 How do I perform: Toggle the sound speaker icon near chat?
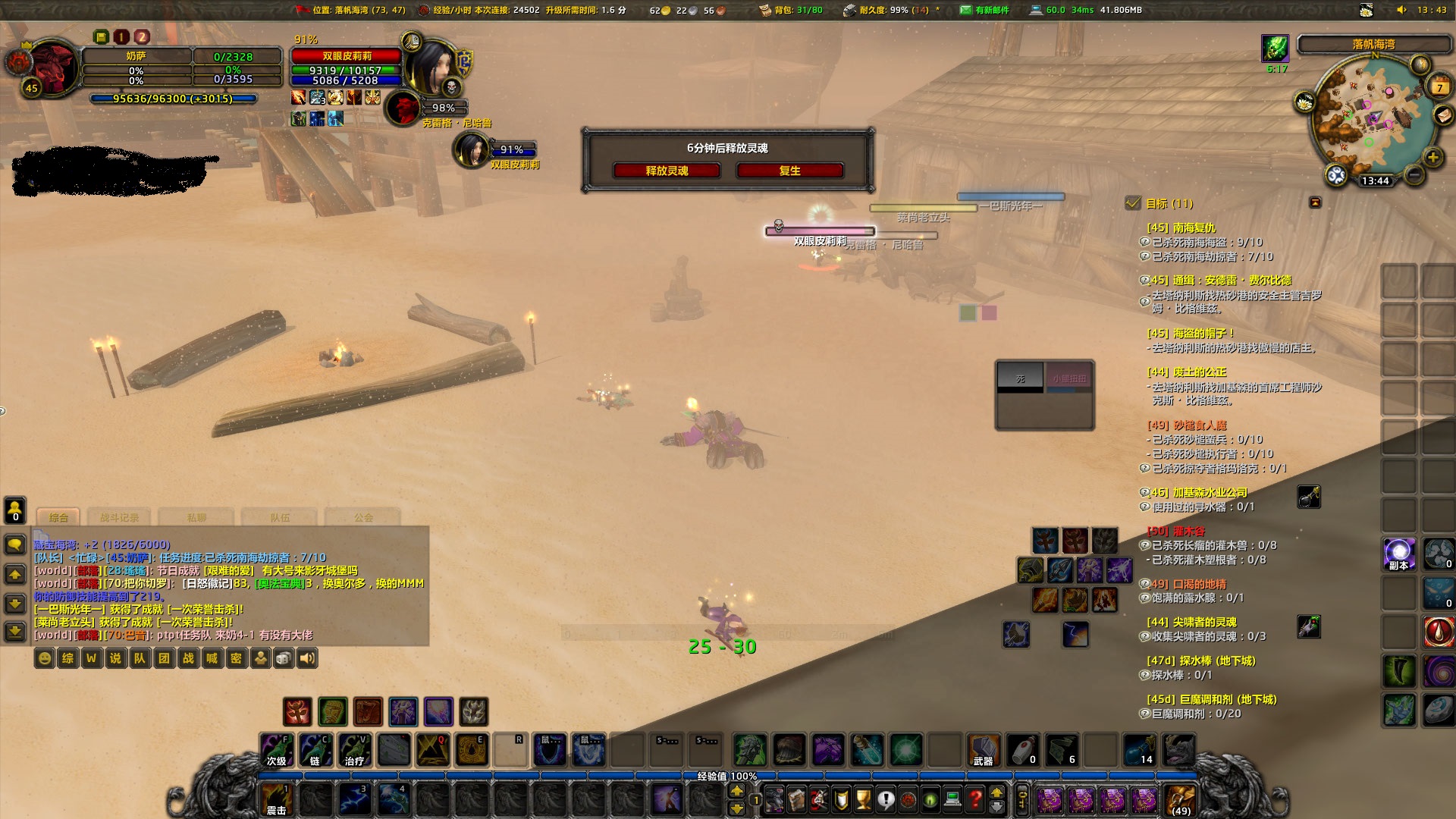(x=306, y=659)
